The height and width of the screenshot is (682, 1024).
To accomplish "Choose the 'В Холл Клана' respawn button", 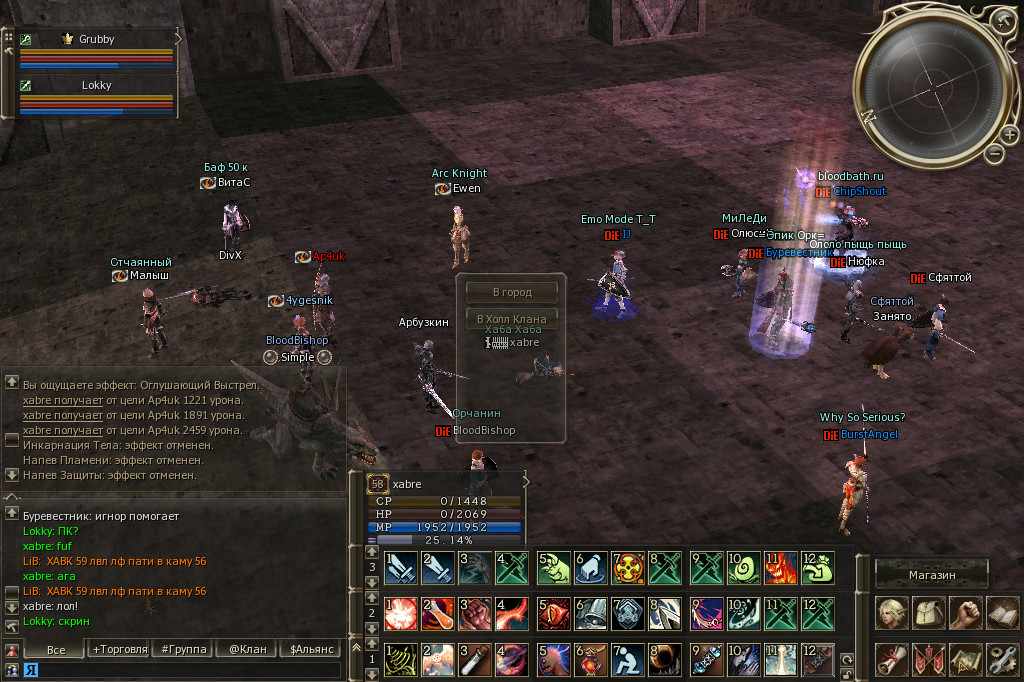I will click(x=511, y=319).
